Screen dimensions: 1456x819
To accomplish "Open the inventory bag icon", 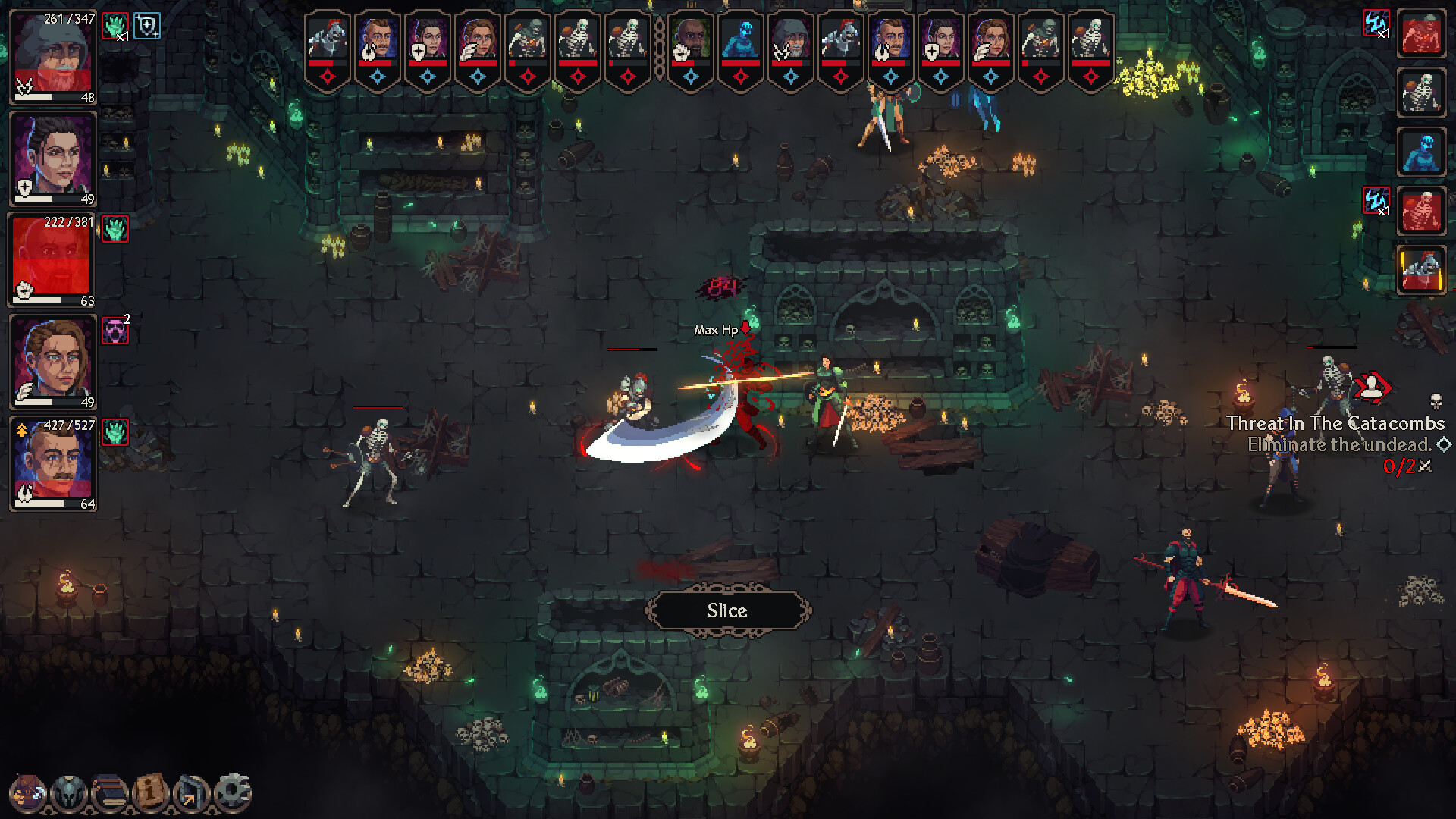I will (28, 790).
